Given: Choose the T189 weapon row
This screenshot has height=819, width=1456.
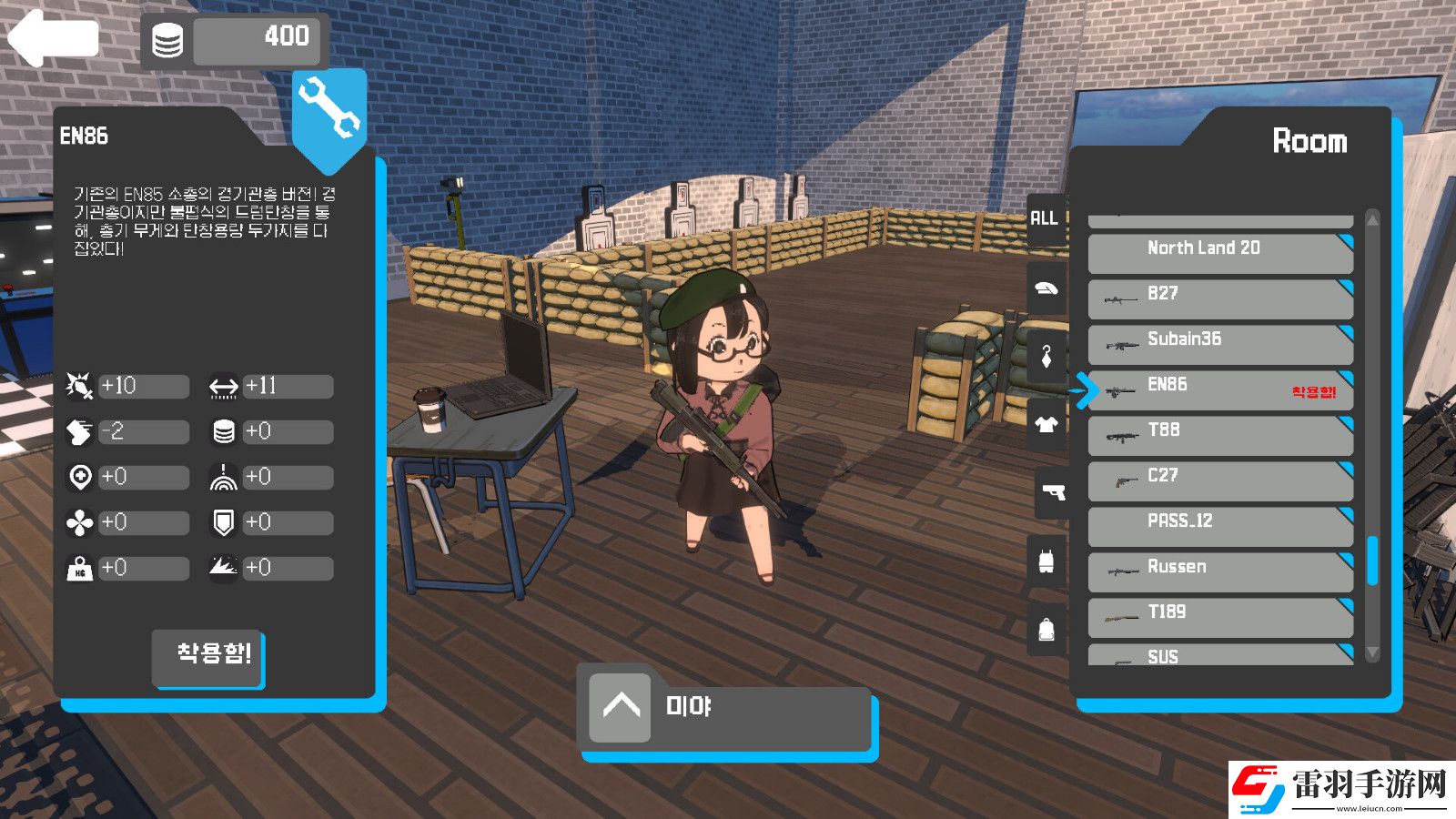Looking at the screenshot, I should pos(1219,616).
